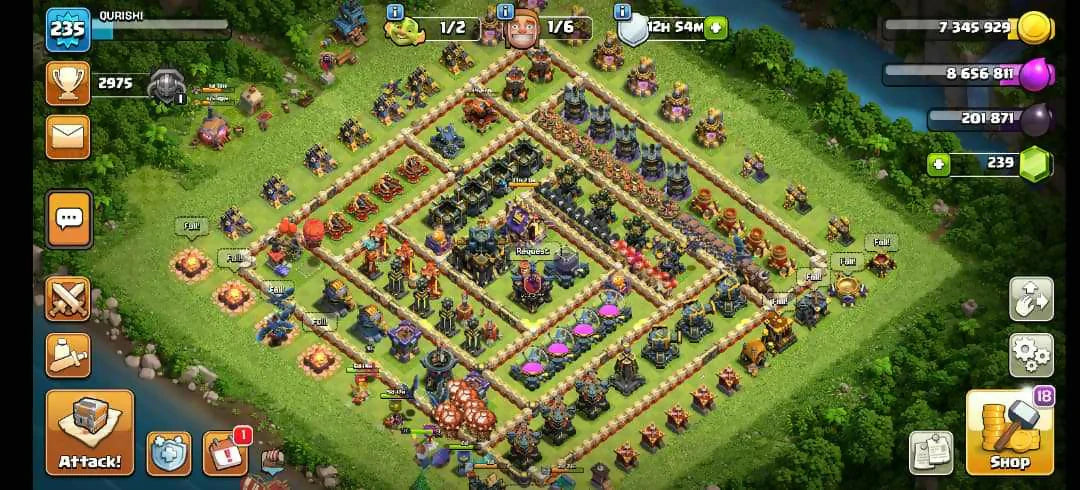Show info for the goblin builder 1/2

(395, 13)
